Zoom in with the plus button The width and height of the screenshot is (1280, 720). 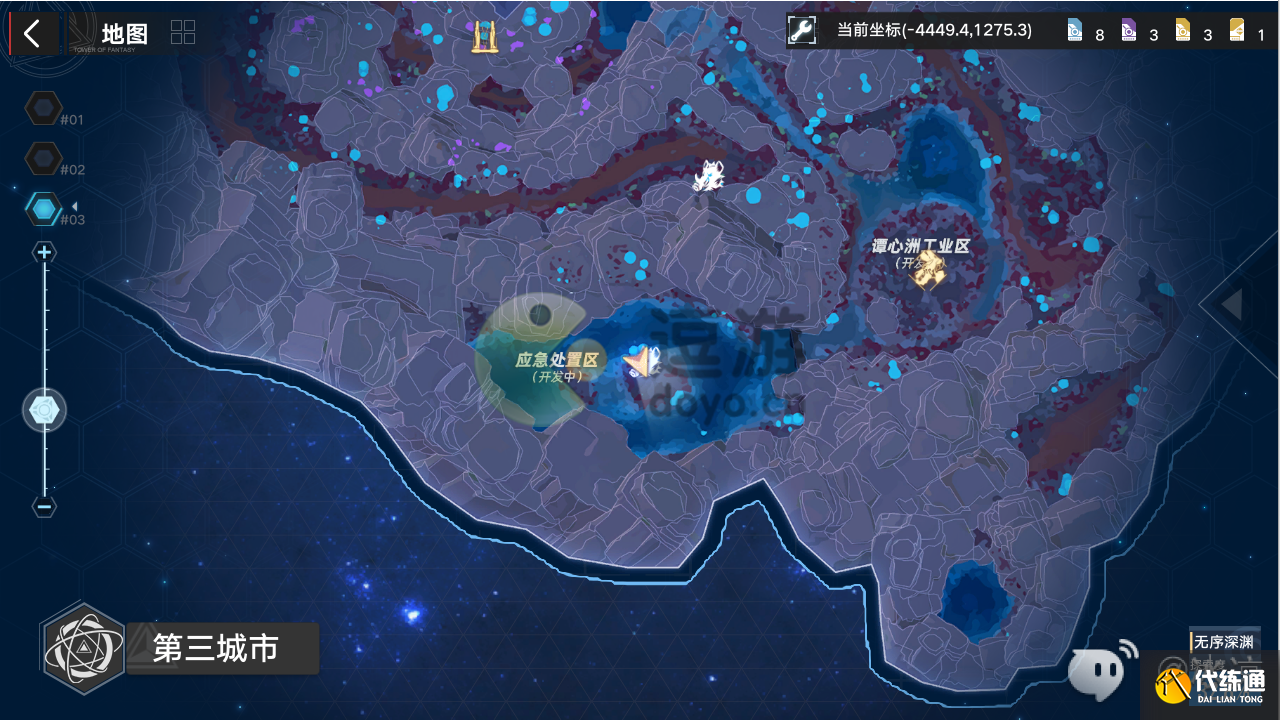(44, 253)
